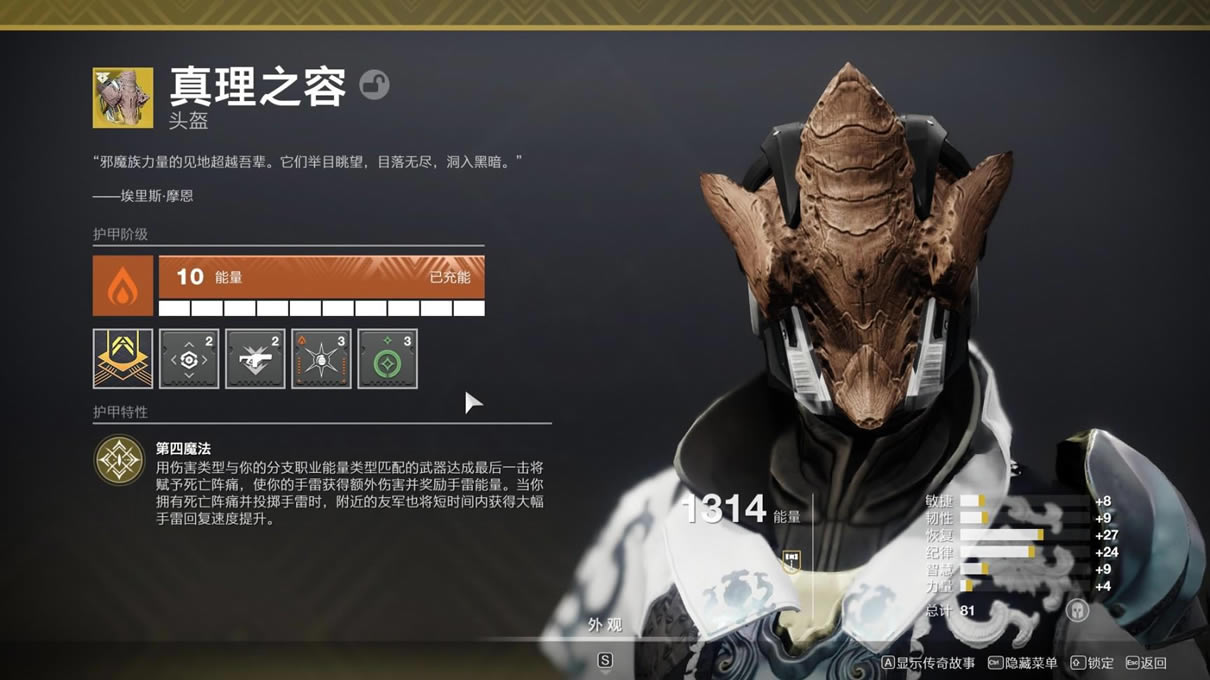Screen dimensions: 1210x680
Task: Click the round helmet icon beside the stat total
Action: (x=1077, y=610)
